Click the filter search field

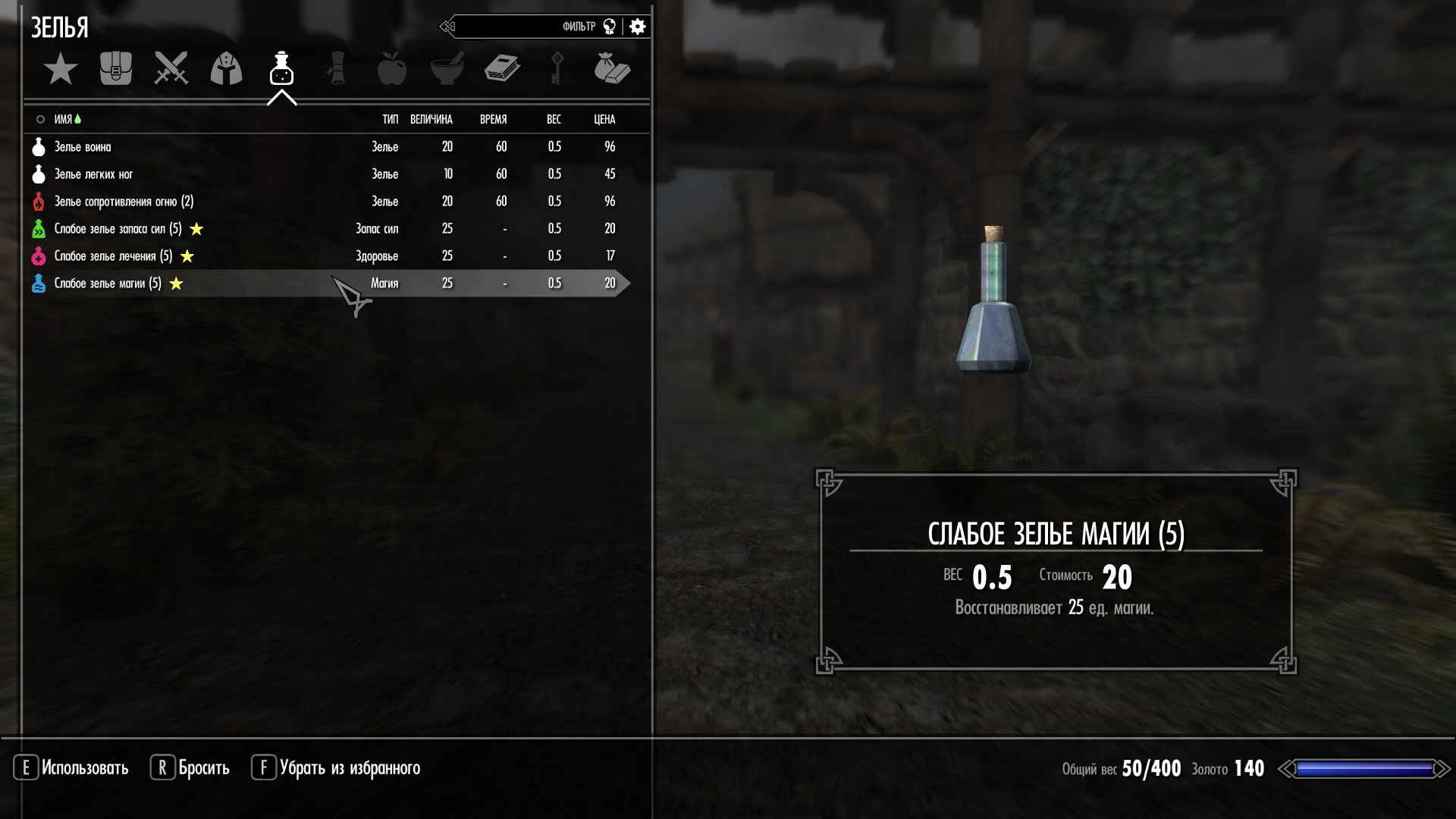[523, 27]
